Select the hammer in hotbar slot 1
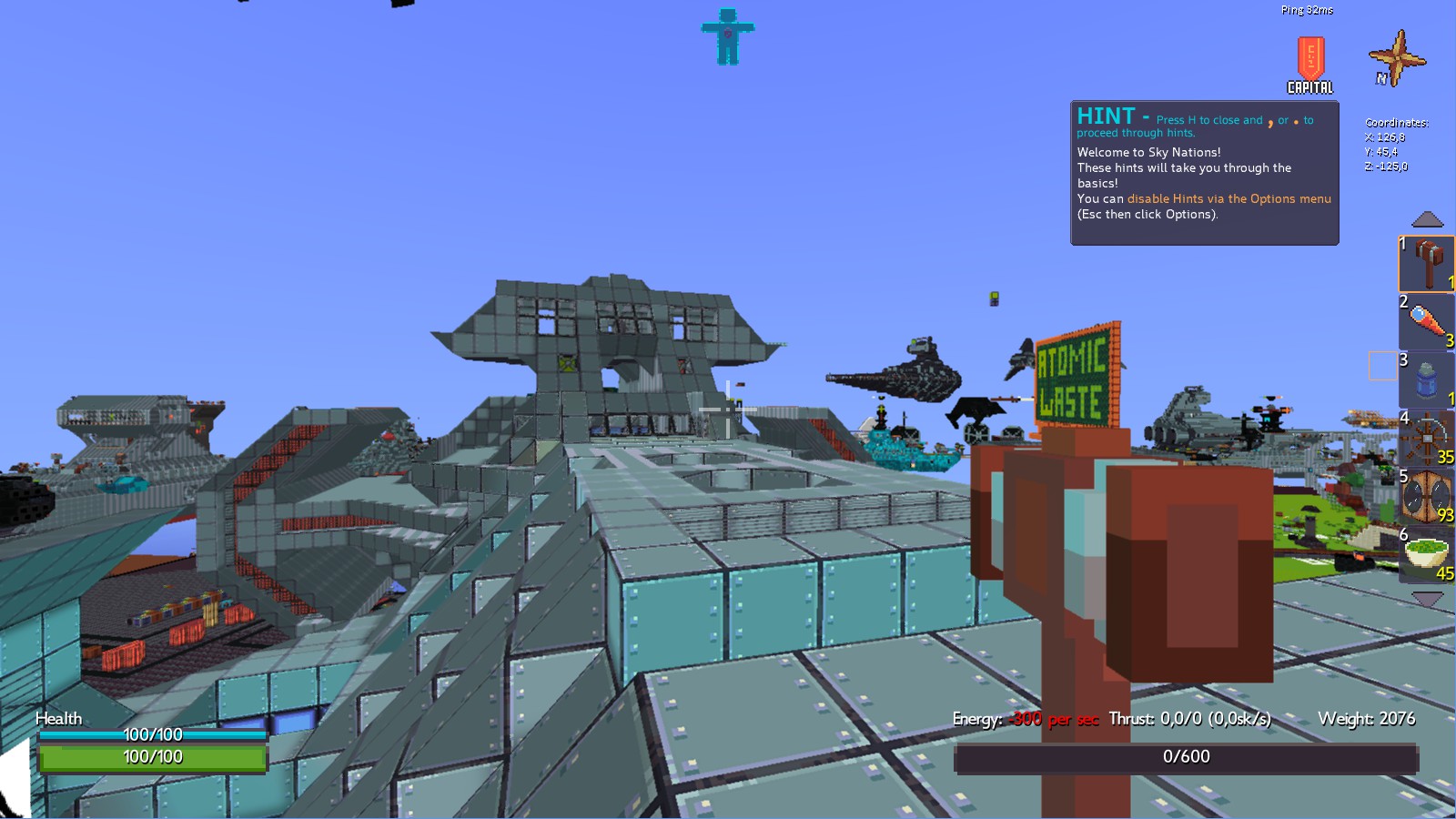 [x=1427, y=264]
